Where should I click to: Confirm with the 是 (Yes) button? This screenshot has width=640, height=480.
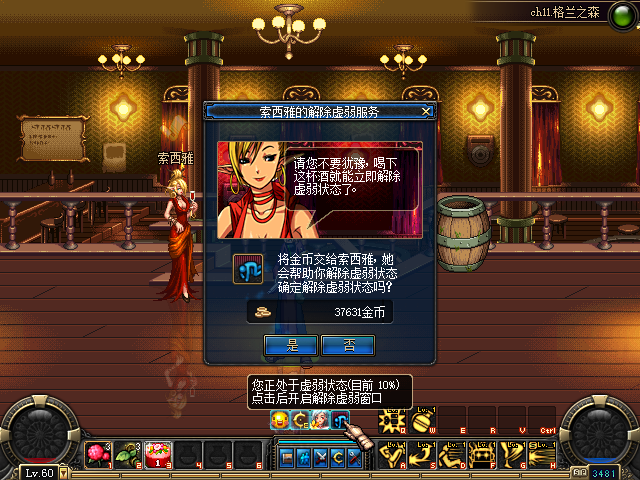293,345
